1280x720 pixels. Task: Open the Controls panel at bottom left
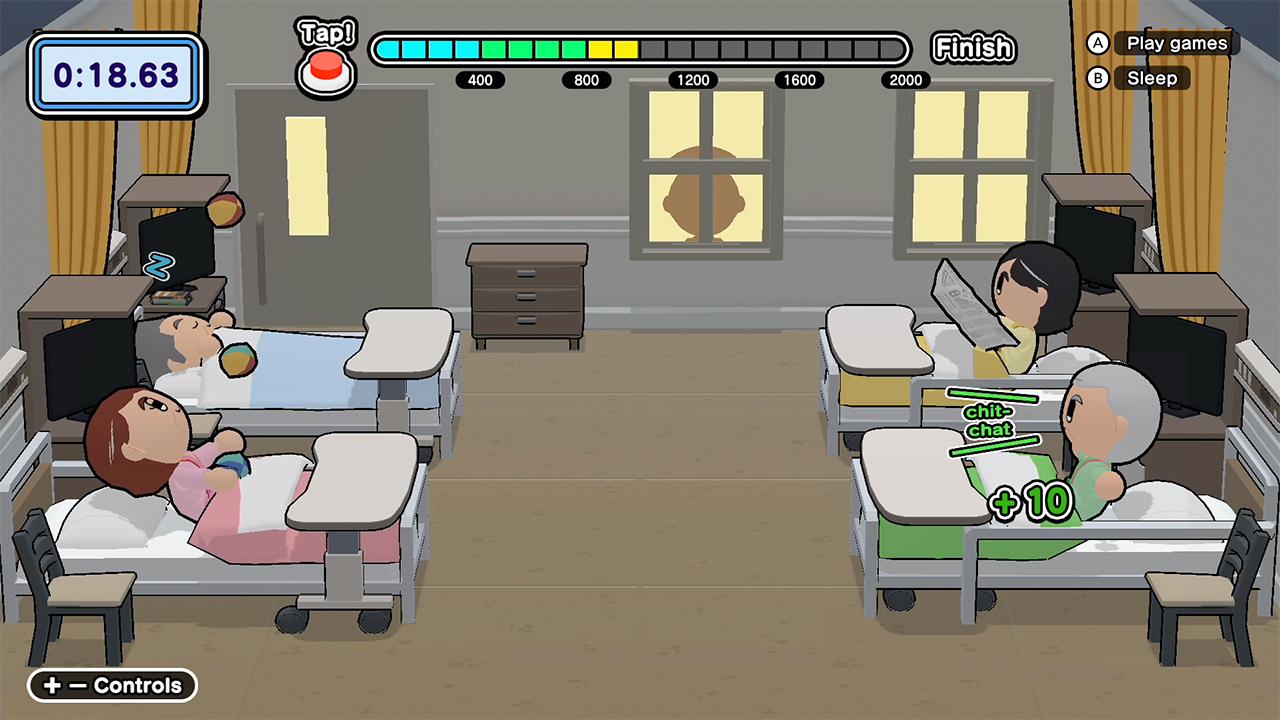point(110,686)
